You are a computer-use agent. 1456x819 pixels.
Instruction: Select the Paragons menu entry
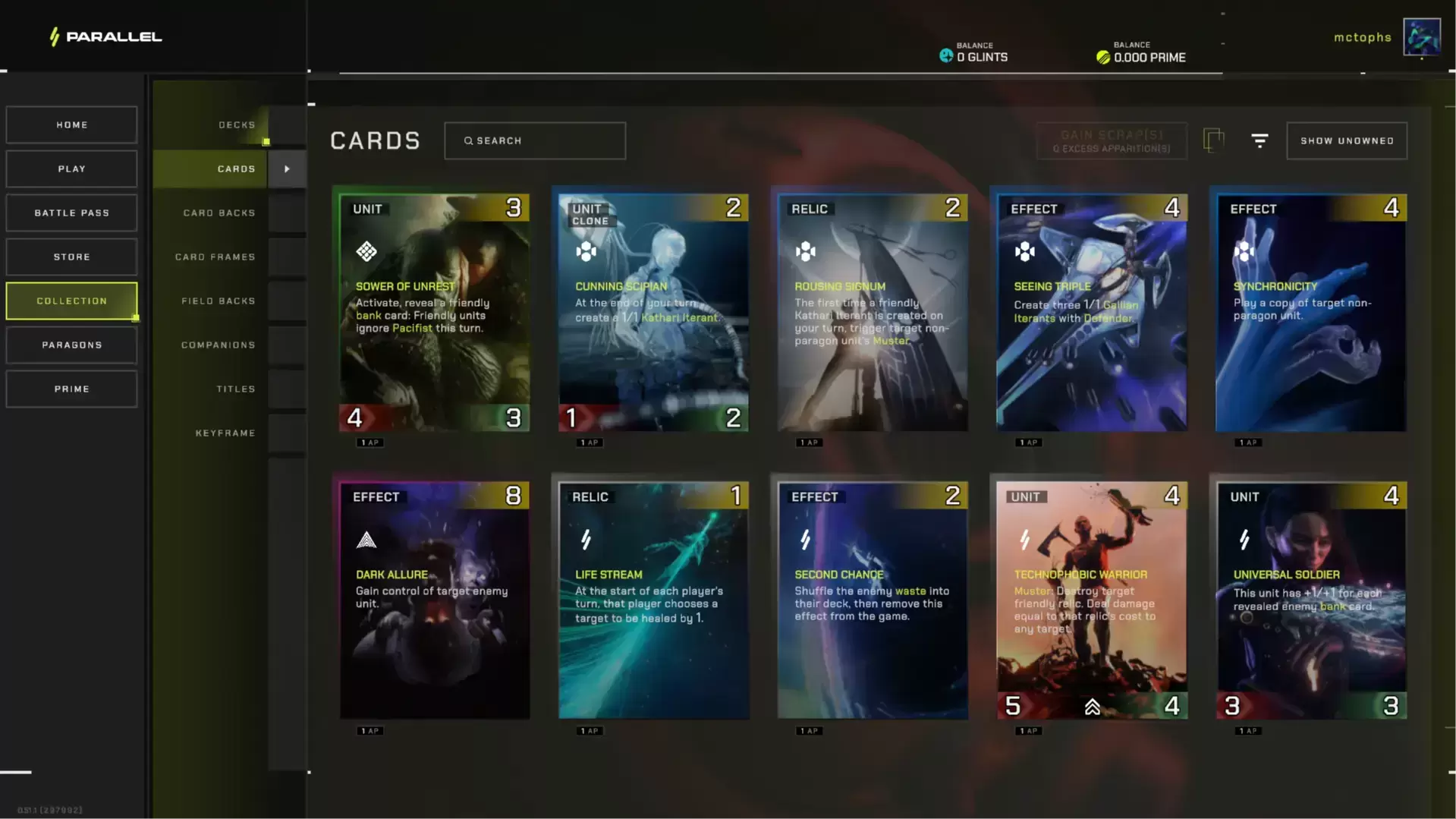pos(71,345)
